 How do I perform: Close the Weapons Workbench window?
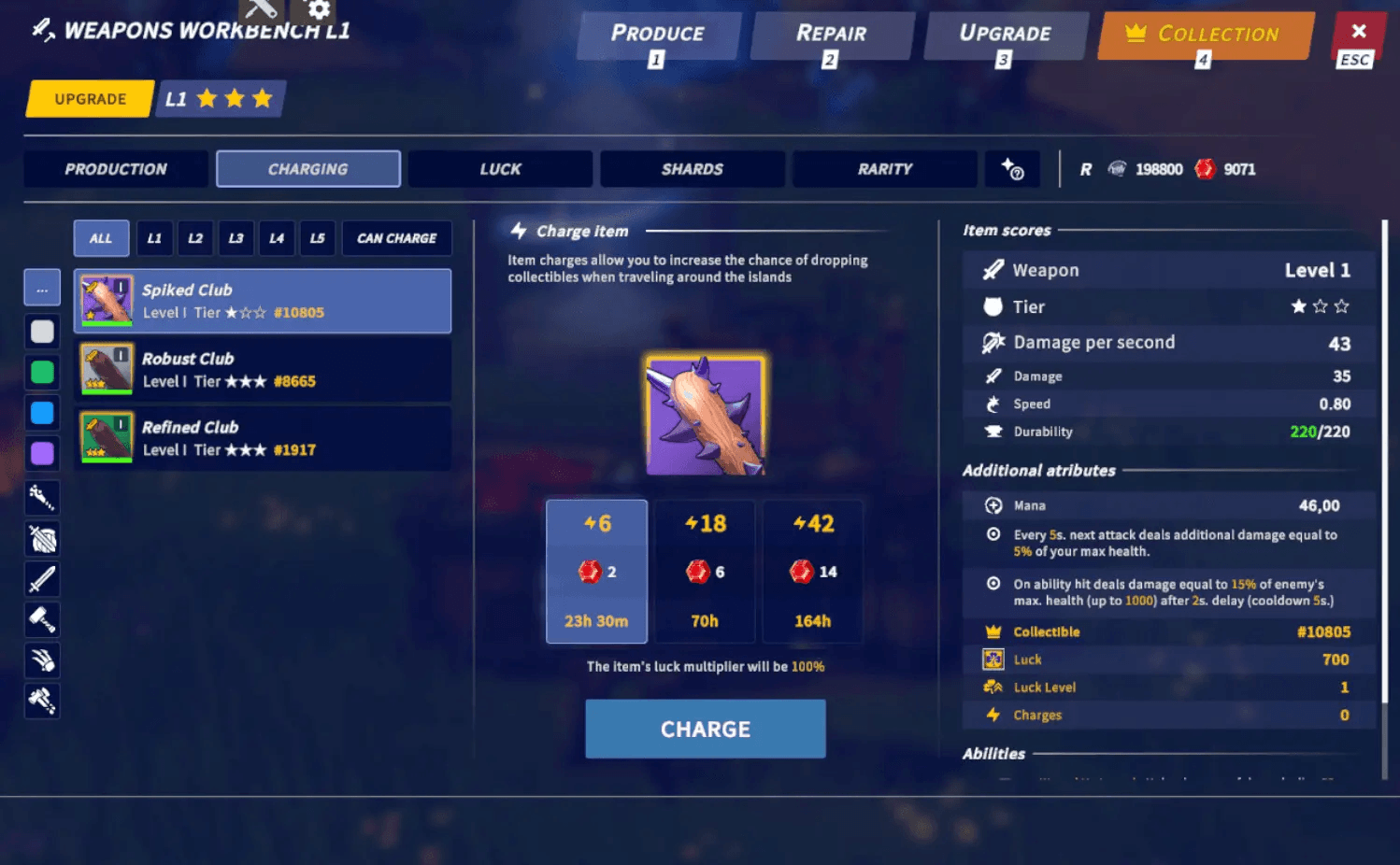1358,33
